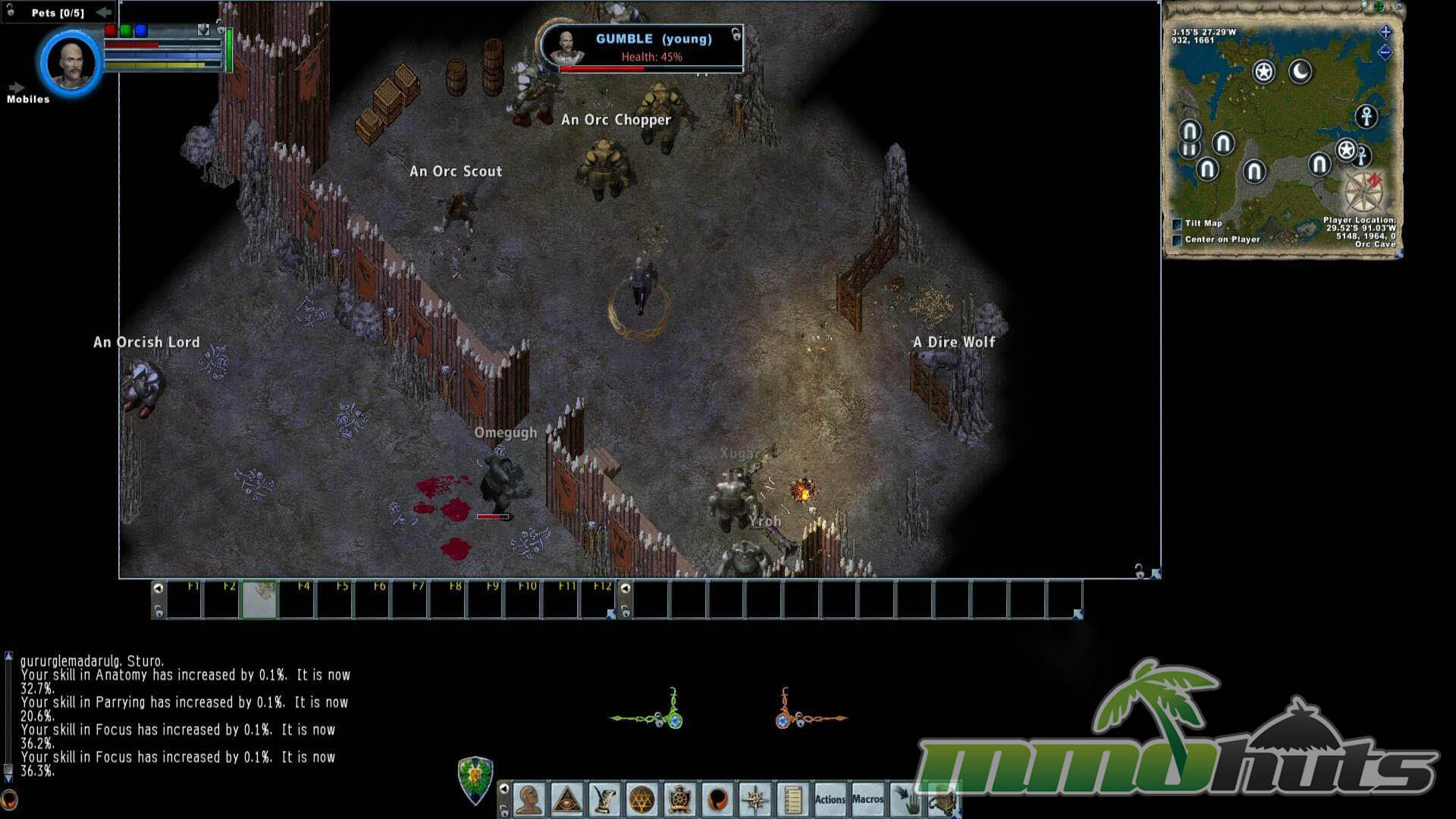Screen dimensions: 1456x819
Task: Collapse the Pets panel arrow
Action: [x=104, y=12]
